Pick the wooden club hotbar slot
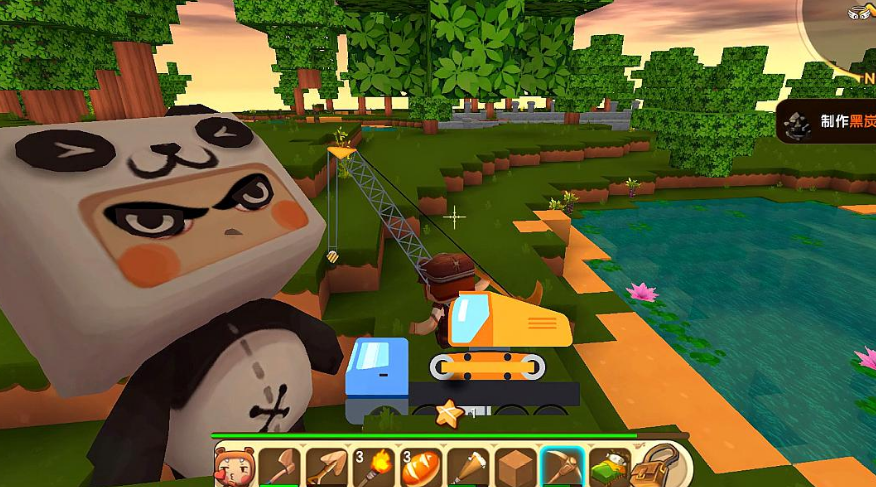876x487 pixels. [x=467, y=466]
